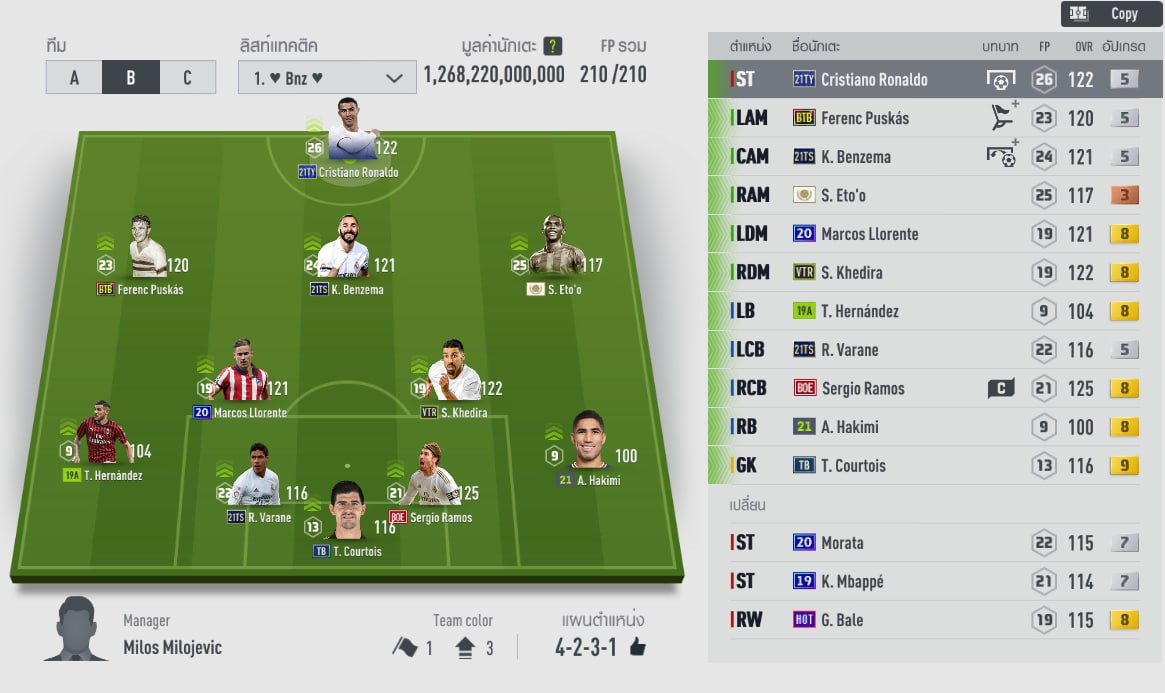Open manager Milos Milojevic portrait
Image resolution: width=1165 pixels, height=693 pixels.
pos(77,629)
